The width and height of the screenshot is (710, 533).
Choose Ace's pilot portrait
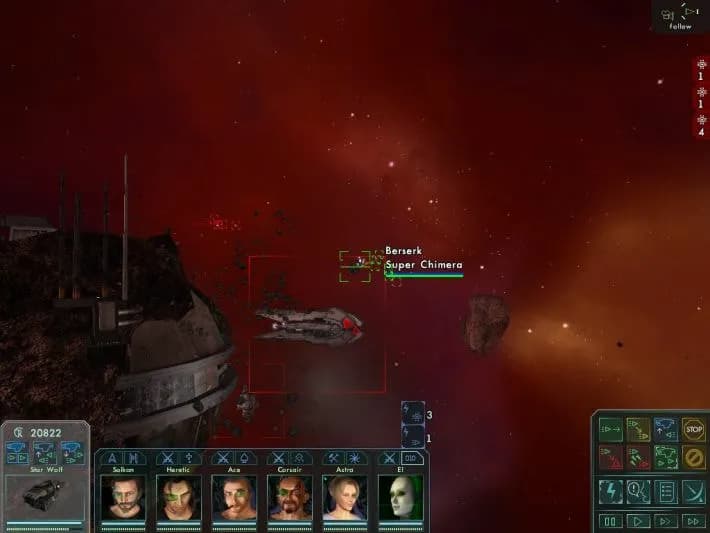pyautogui.click(x=234, y=496)
